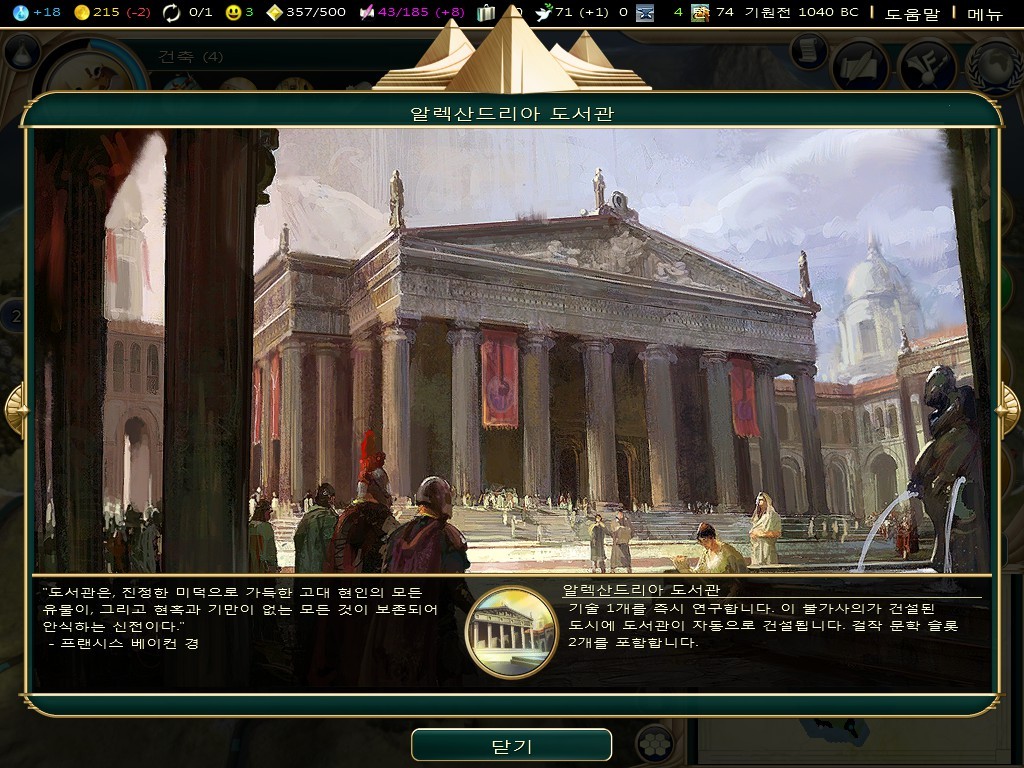Click the blue science flask indicator

click(23, 12)
